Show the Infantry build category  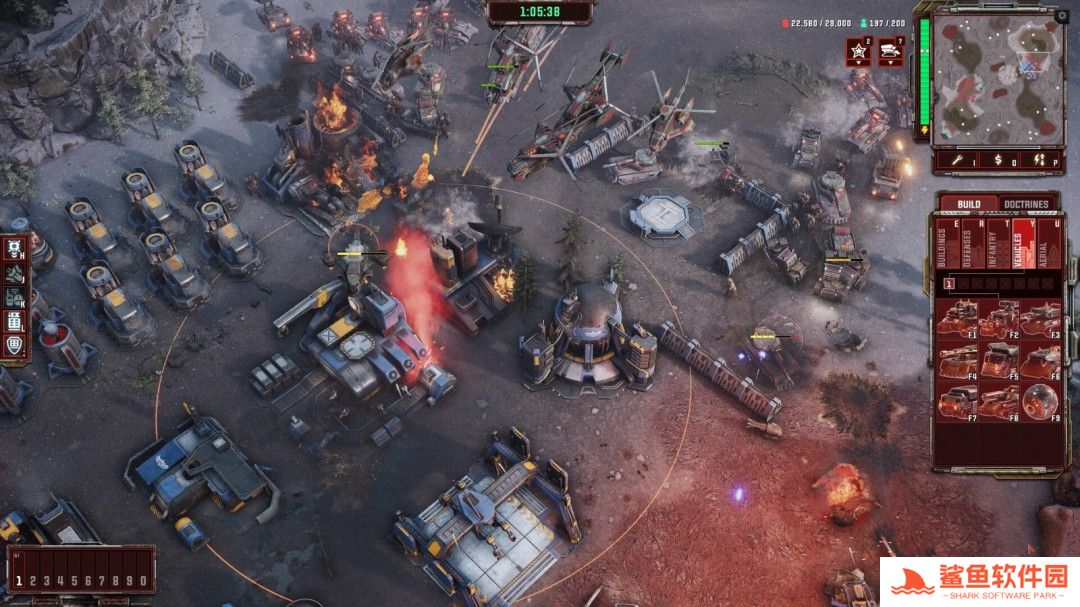click(x=994, y=246)
